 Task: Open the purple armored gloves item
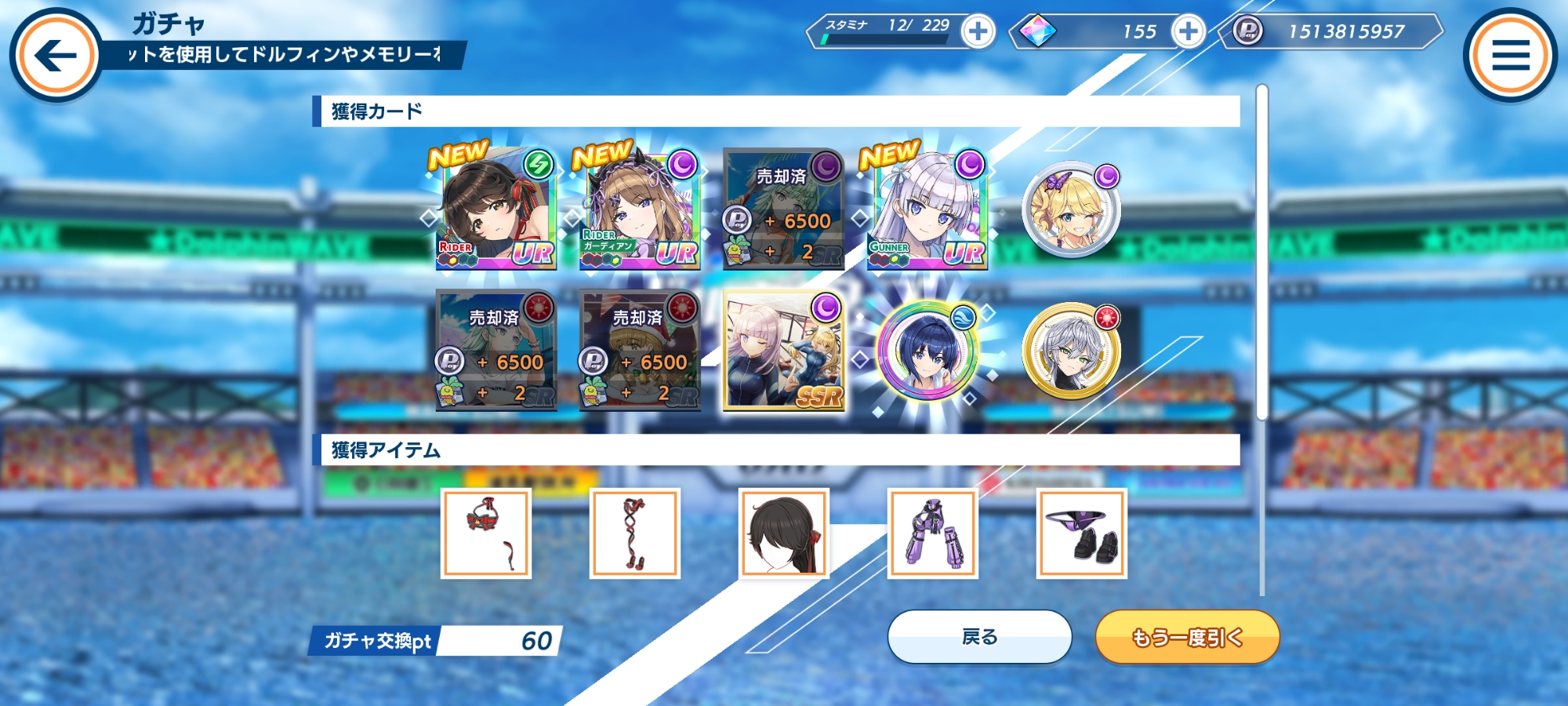pos(933,533)
